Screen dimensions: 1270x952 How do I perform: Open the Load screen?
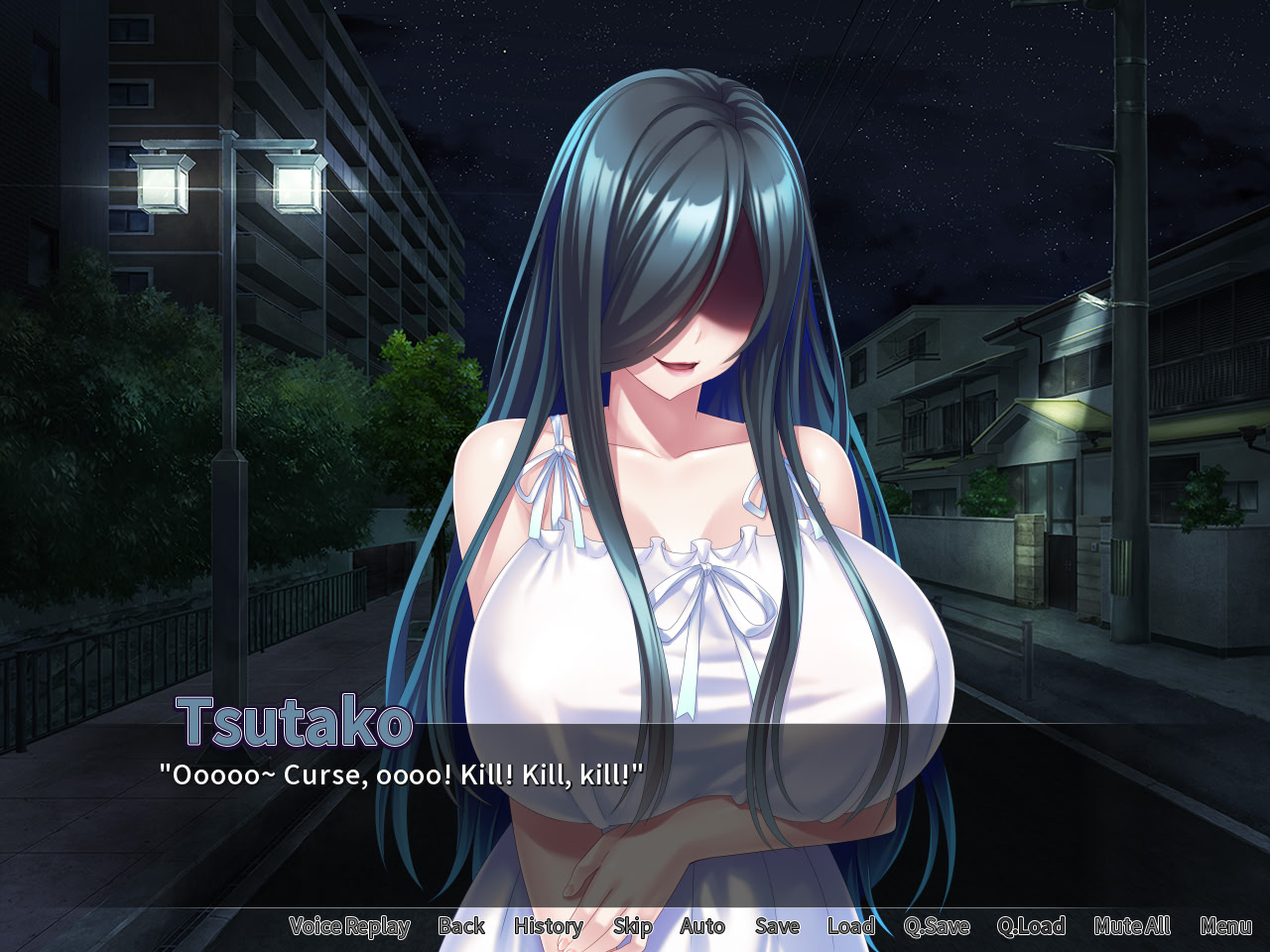pyautogui.click(x=850, y=926)
